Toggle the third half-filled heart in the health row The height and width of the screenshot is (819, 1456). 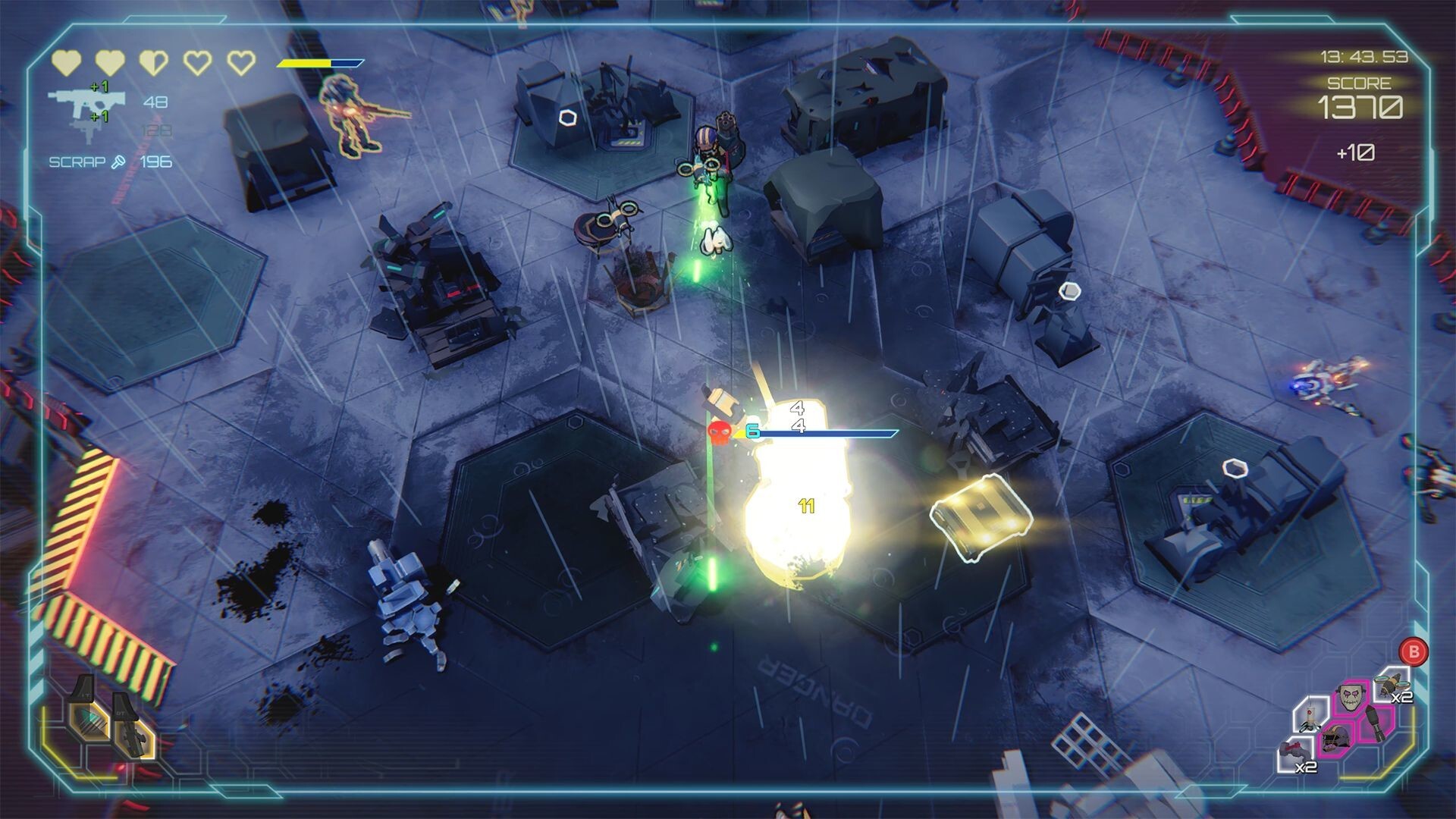pos(153,62)
